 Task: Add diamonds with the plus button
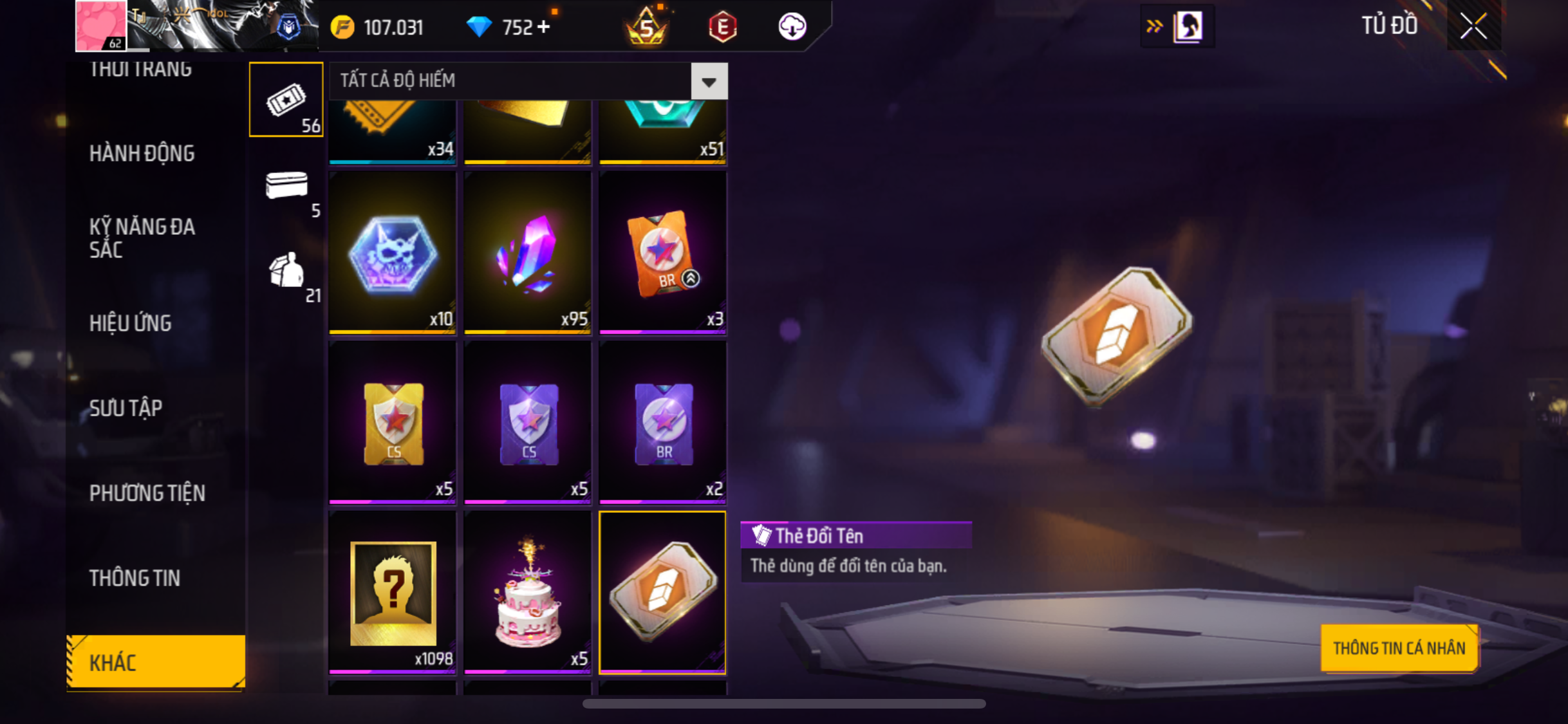point(544,27)
